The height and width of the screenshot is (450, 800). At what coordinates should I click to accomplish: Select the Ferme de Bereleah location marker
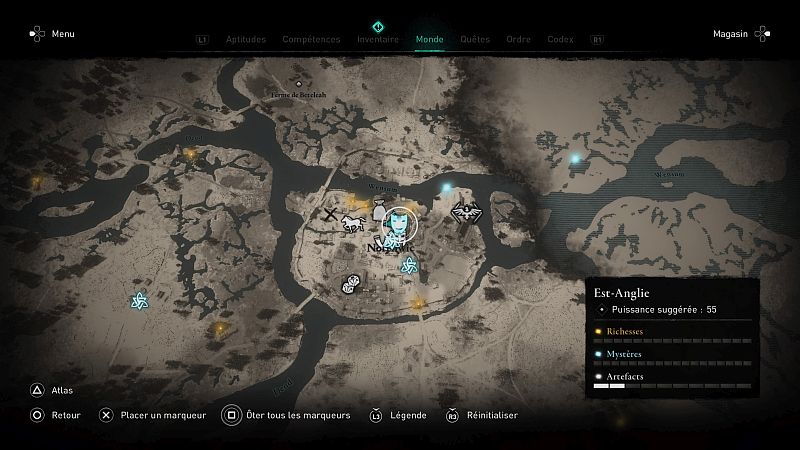[298, 84]
